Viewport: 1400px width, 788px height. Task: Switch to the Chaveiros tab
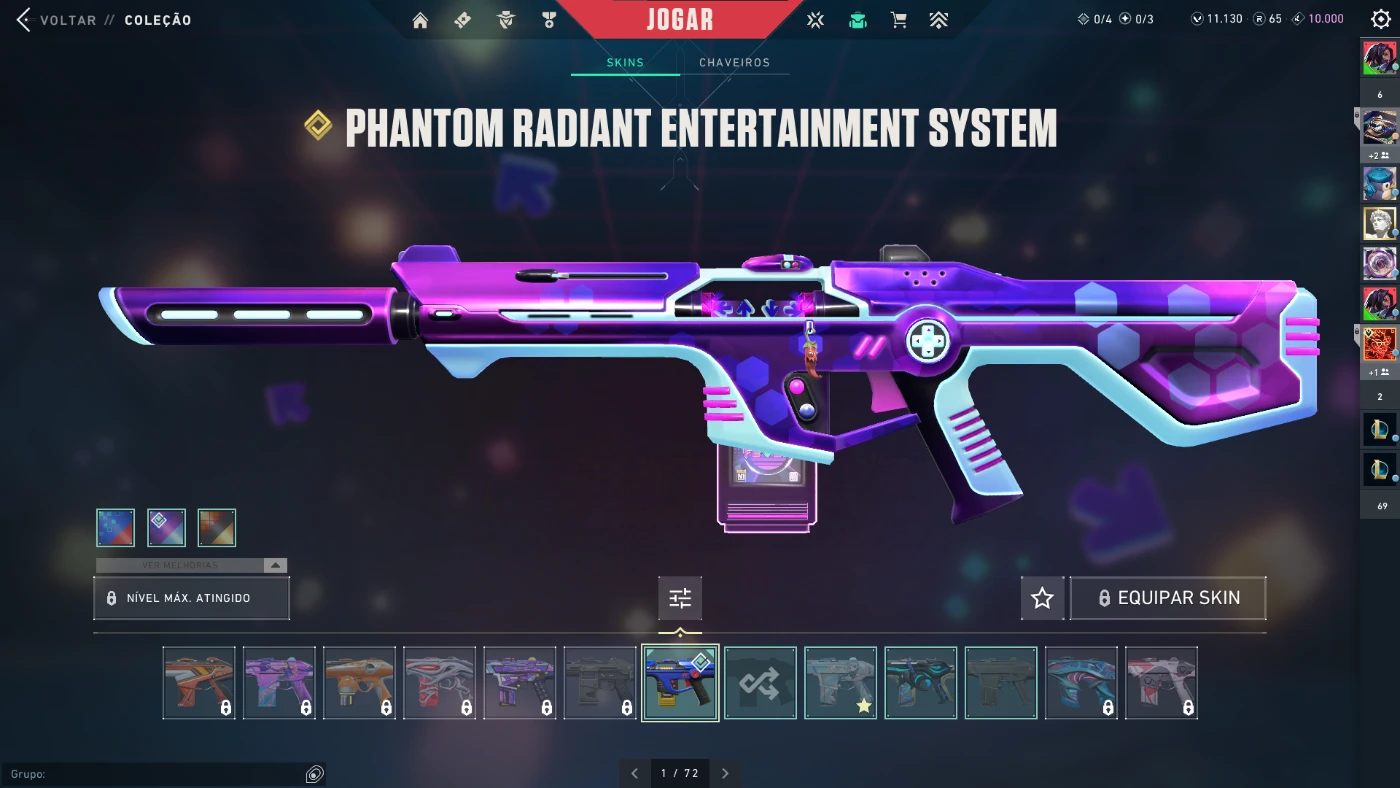(734, 62)
